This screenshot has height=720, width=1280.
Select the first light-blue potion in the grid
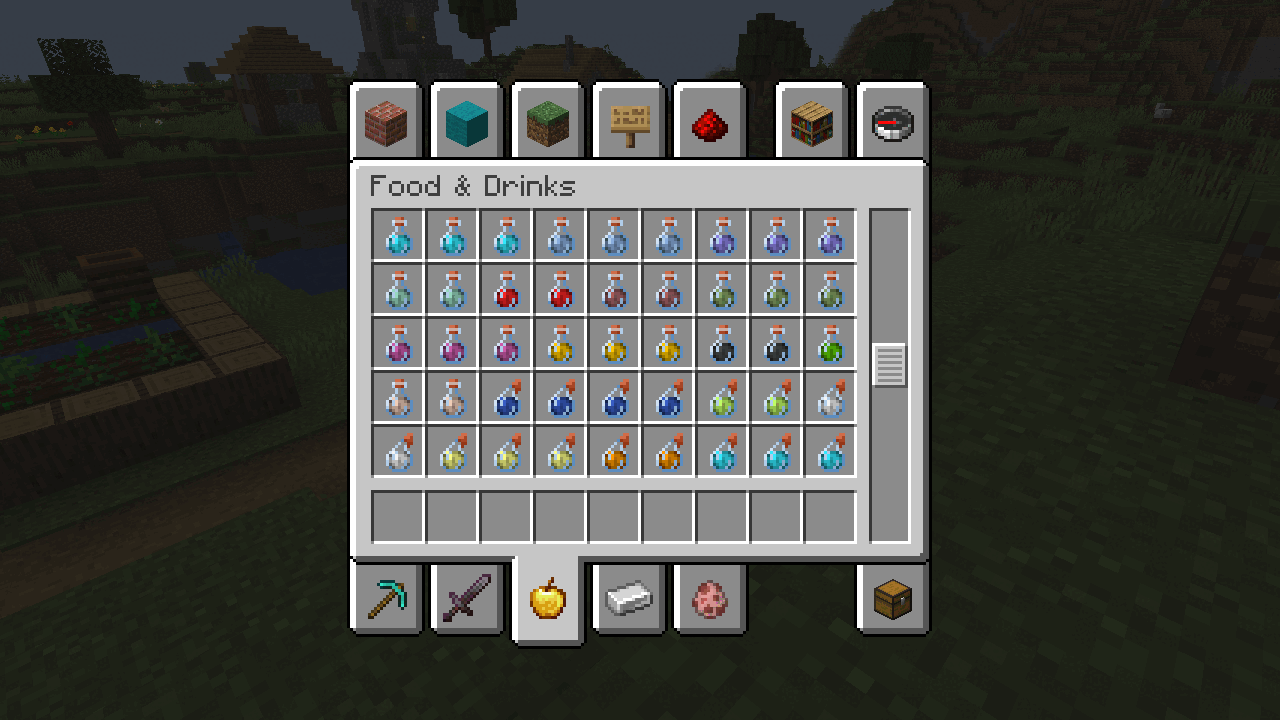(x=397, y=236)
